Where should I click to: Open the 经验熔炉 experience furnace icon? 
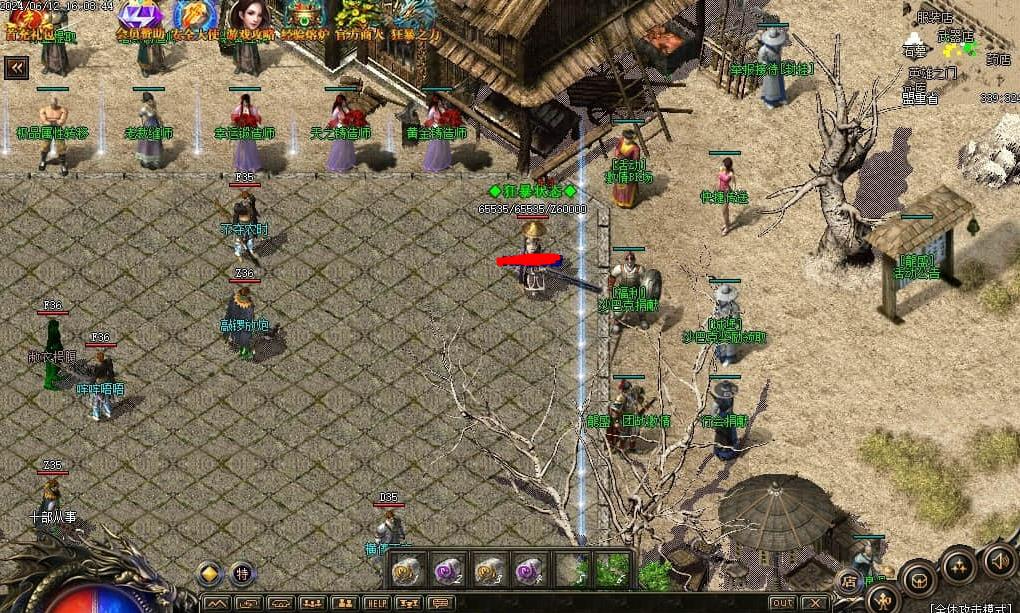point(303,18)
